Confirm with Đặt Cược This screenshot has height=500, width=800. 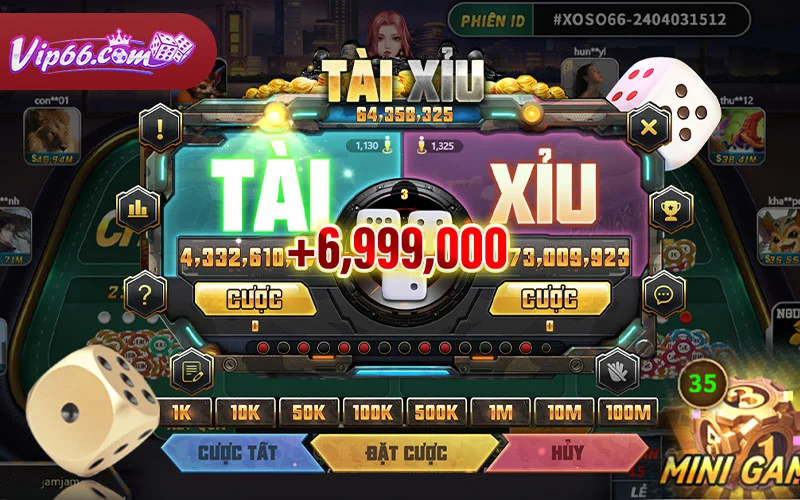point(404,454)
